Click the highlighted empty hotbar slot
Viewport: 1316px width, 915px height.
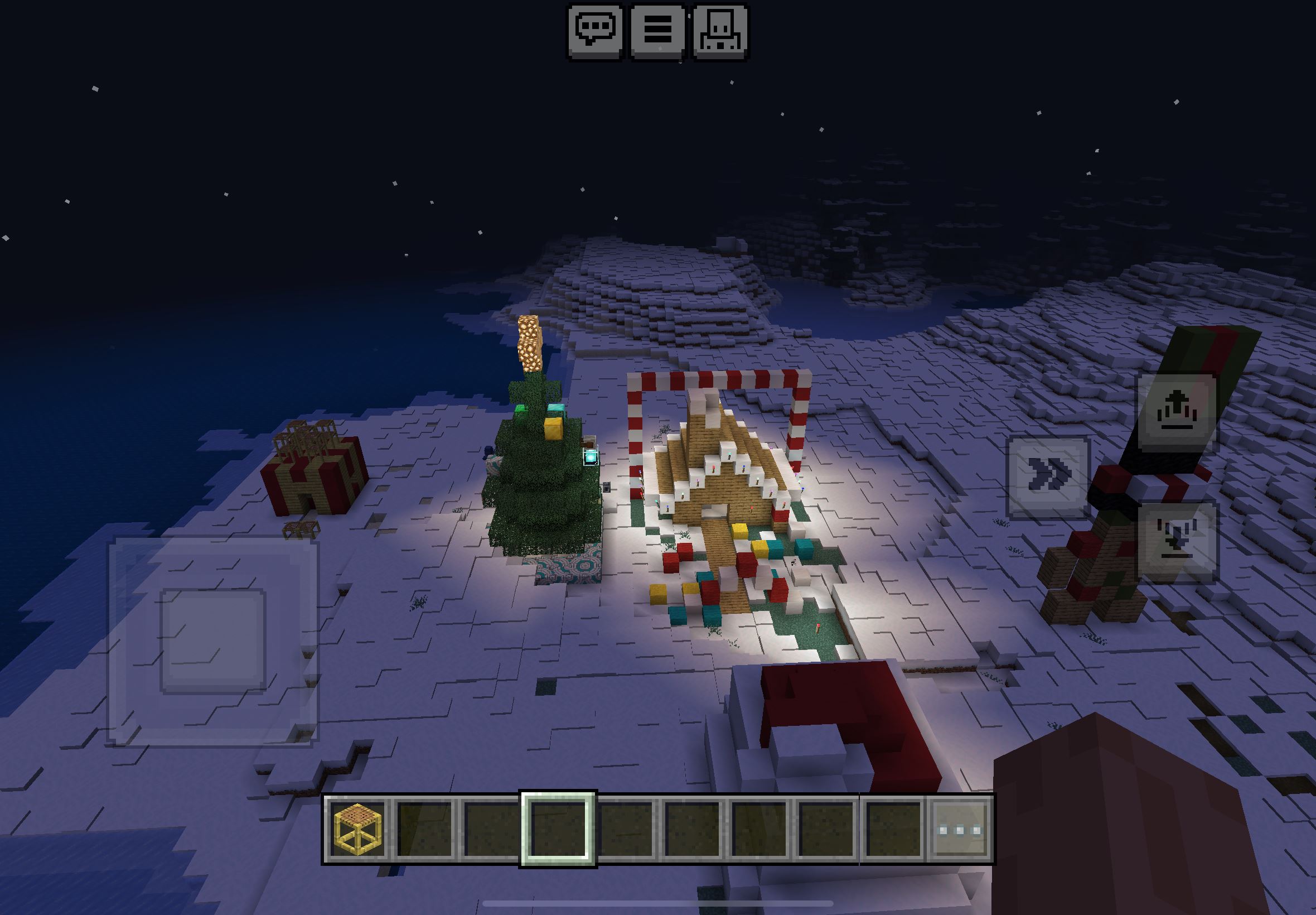pos(558,830)
